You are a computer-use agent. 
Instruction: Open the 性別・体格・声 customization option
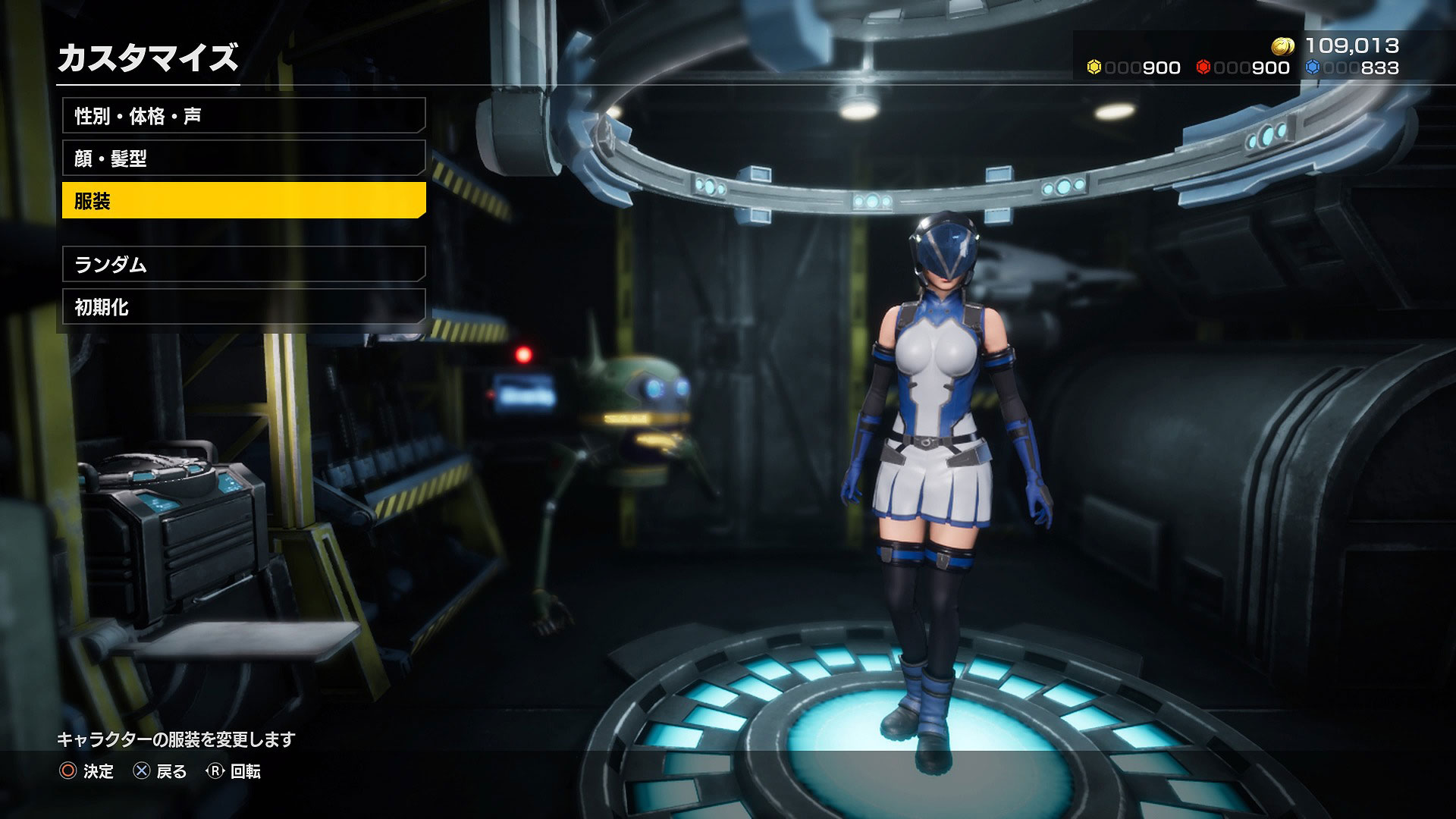click(x=243, y=116)
